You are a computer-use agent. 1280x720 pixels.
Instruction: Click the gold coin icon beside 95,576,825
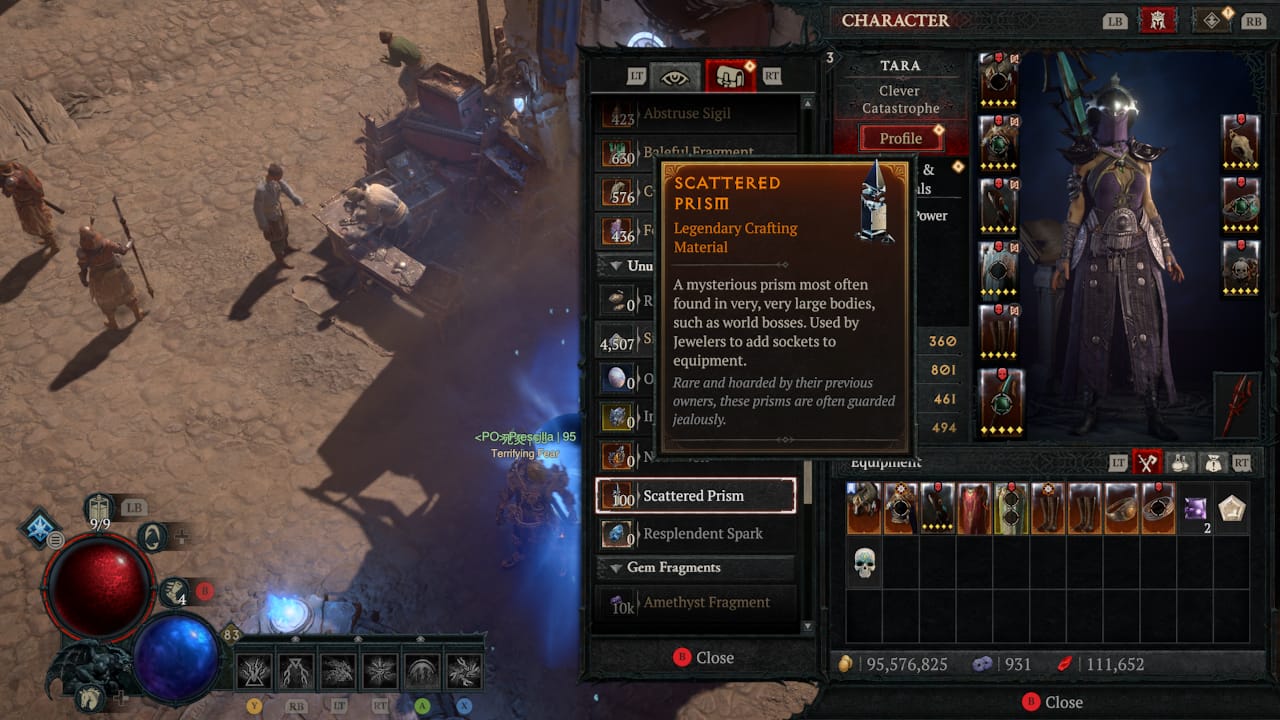(x=847, y=663)
